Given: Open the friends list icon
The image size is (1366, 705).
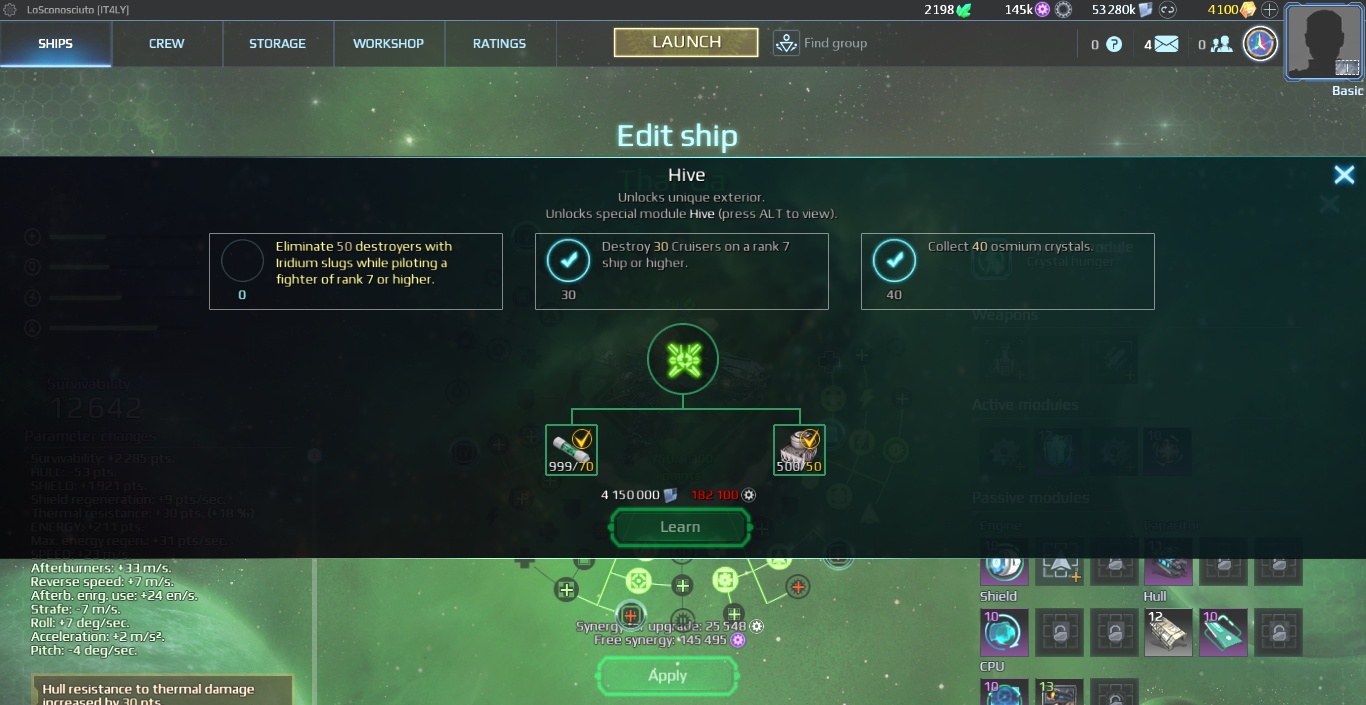Looking at the screenshot, I should click(x=1221, y=44).
